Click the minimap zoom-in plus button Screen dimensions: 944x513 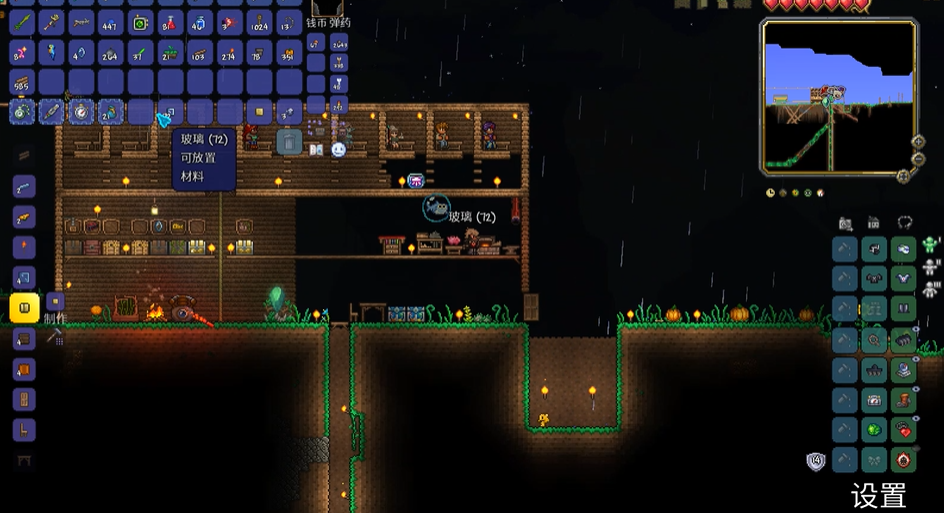coord(918,142)
